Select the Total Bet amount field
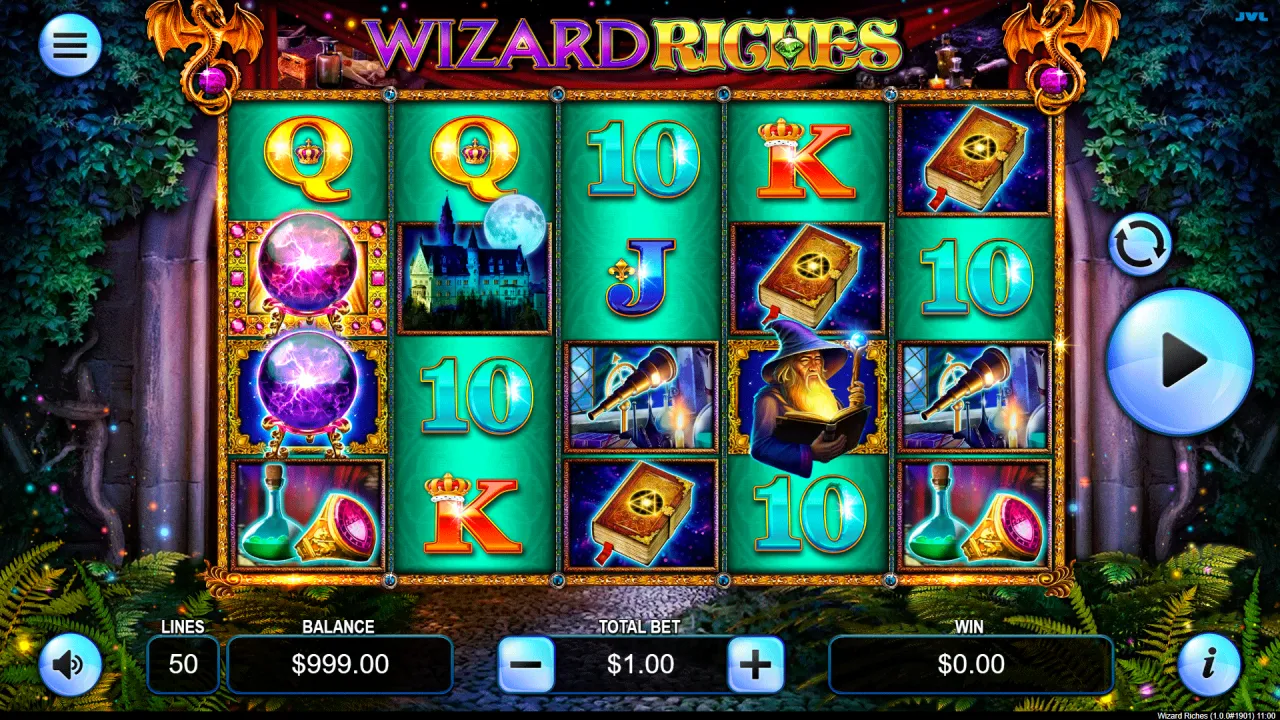Viewport: 1280px width, 720px height. click(x=640, y=664)
